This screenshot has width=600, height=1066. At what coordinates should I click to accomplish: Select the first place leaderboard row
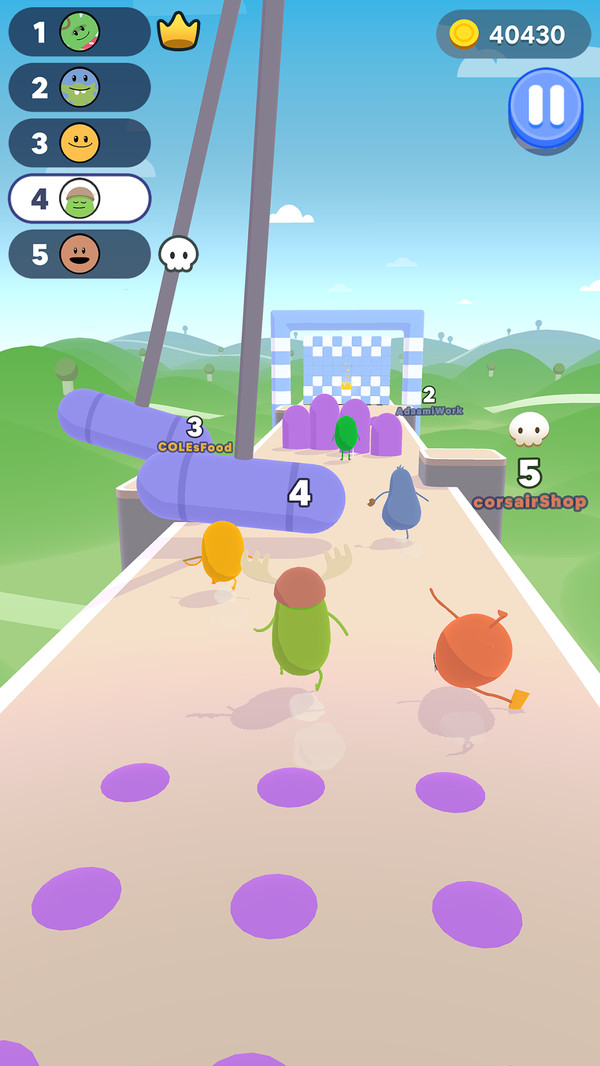pyautogui.click(x=80, y=32)
